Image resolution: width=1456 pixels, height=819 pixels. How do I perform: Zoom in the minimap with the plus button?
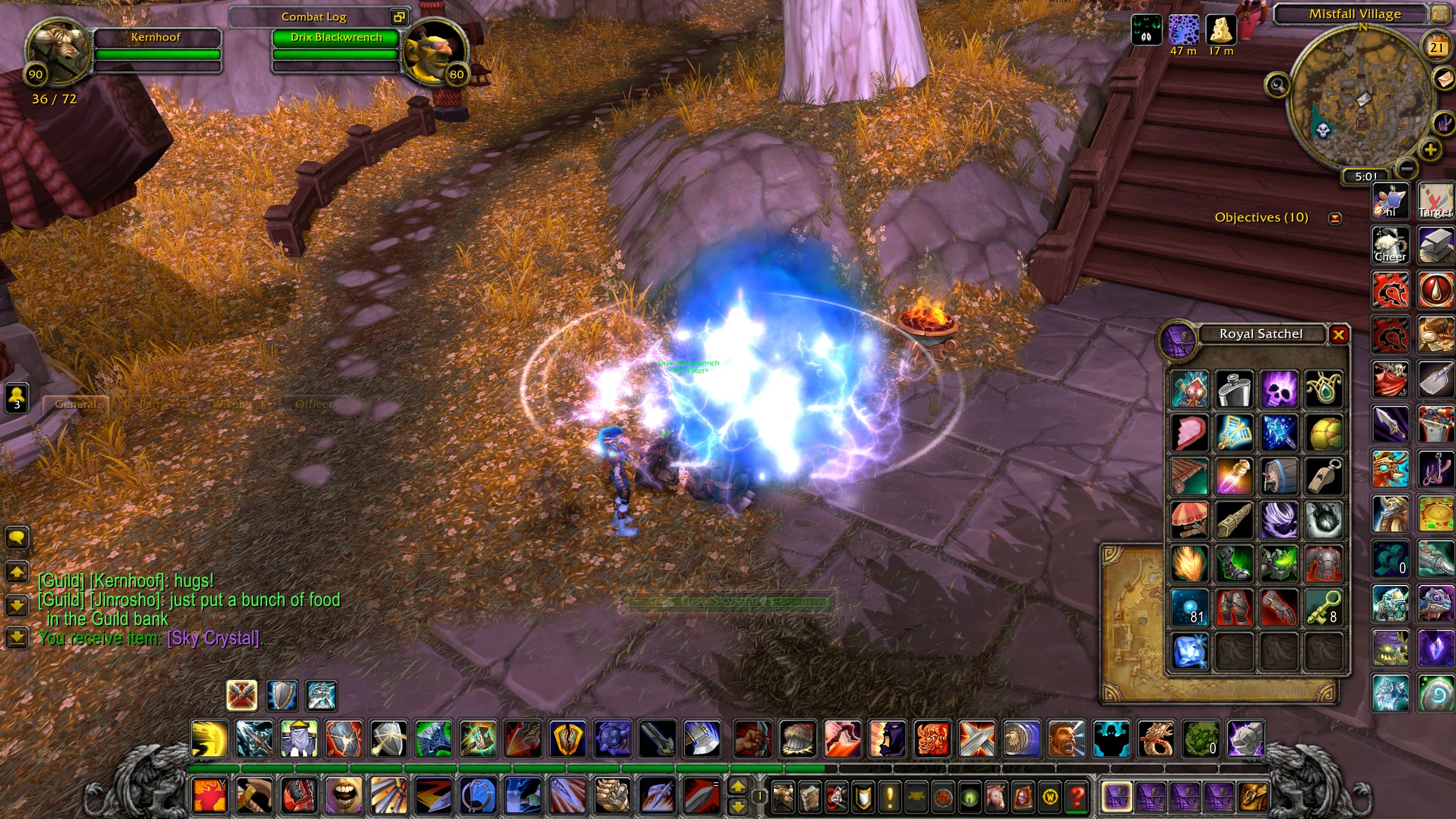[x=1430, y=149]
